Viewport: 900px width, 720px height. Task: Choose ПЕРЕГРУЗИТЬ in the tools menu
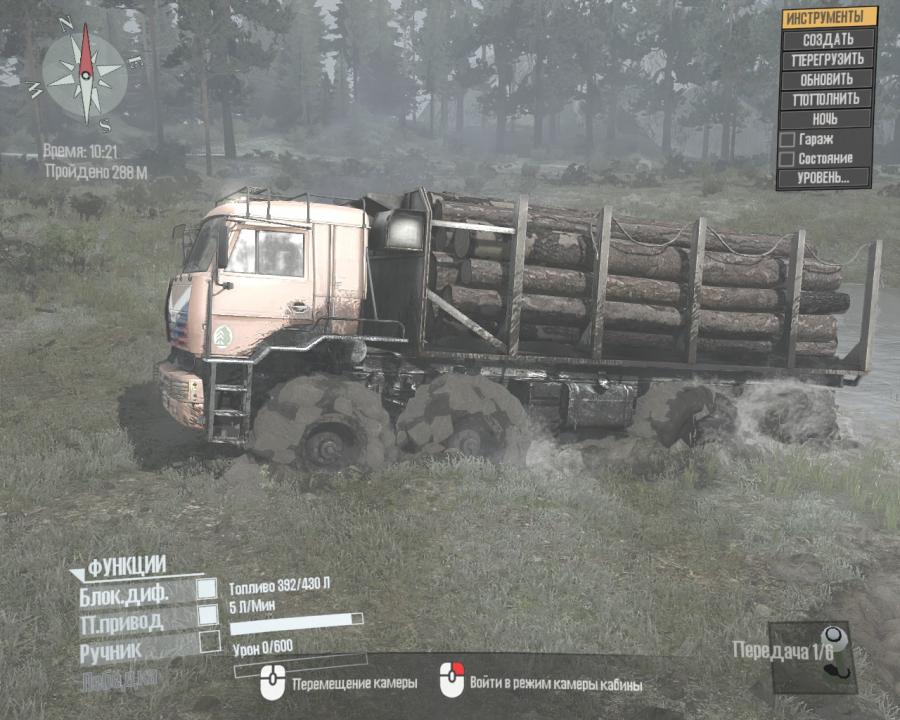(x=826, y=59)
